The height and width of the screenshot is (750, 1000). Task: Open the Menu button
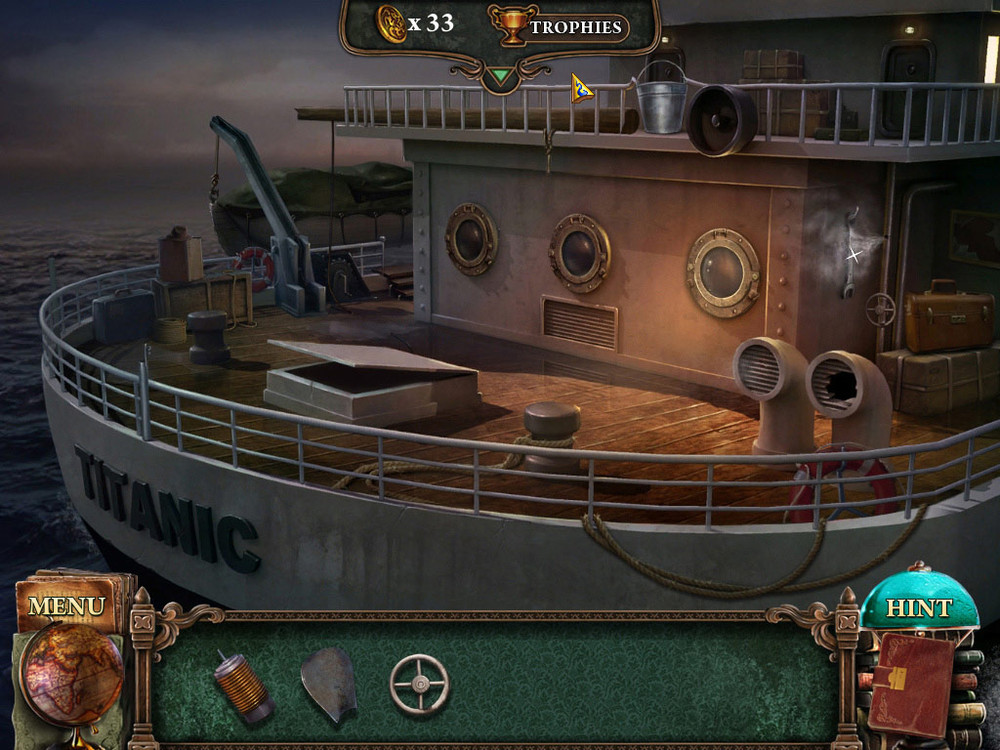[66, 606]
